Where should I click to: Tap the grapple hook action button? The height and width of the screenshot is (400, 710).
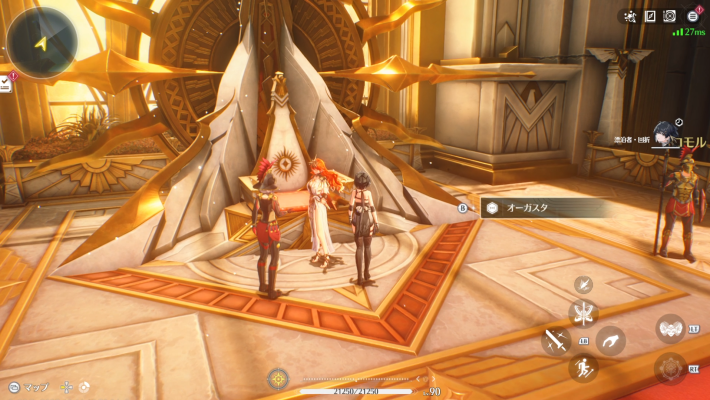(x=611, y=340)
